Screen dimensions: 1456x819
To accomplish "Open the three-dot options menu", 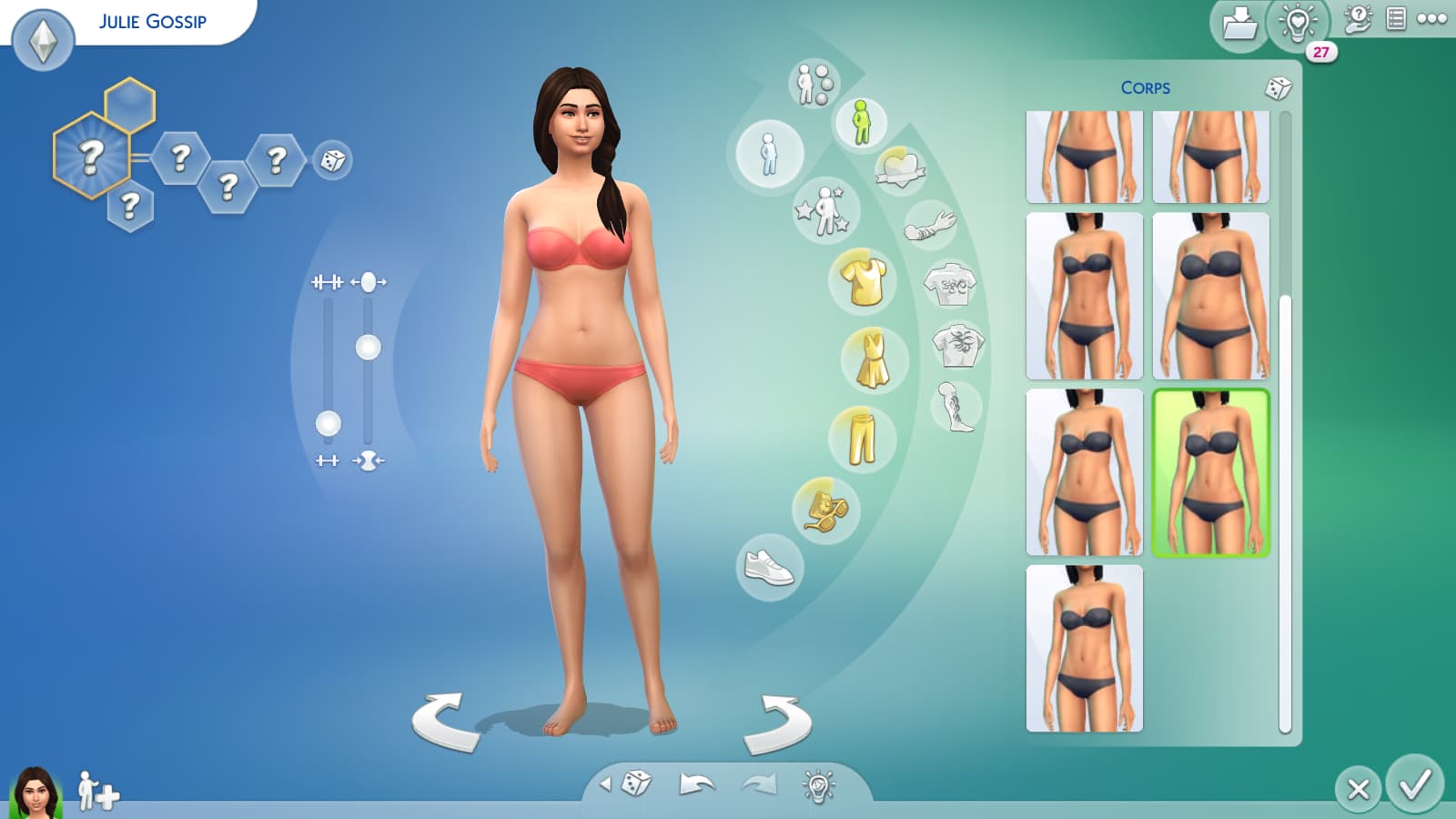I will click(1431, 19).
